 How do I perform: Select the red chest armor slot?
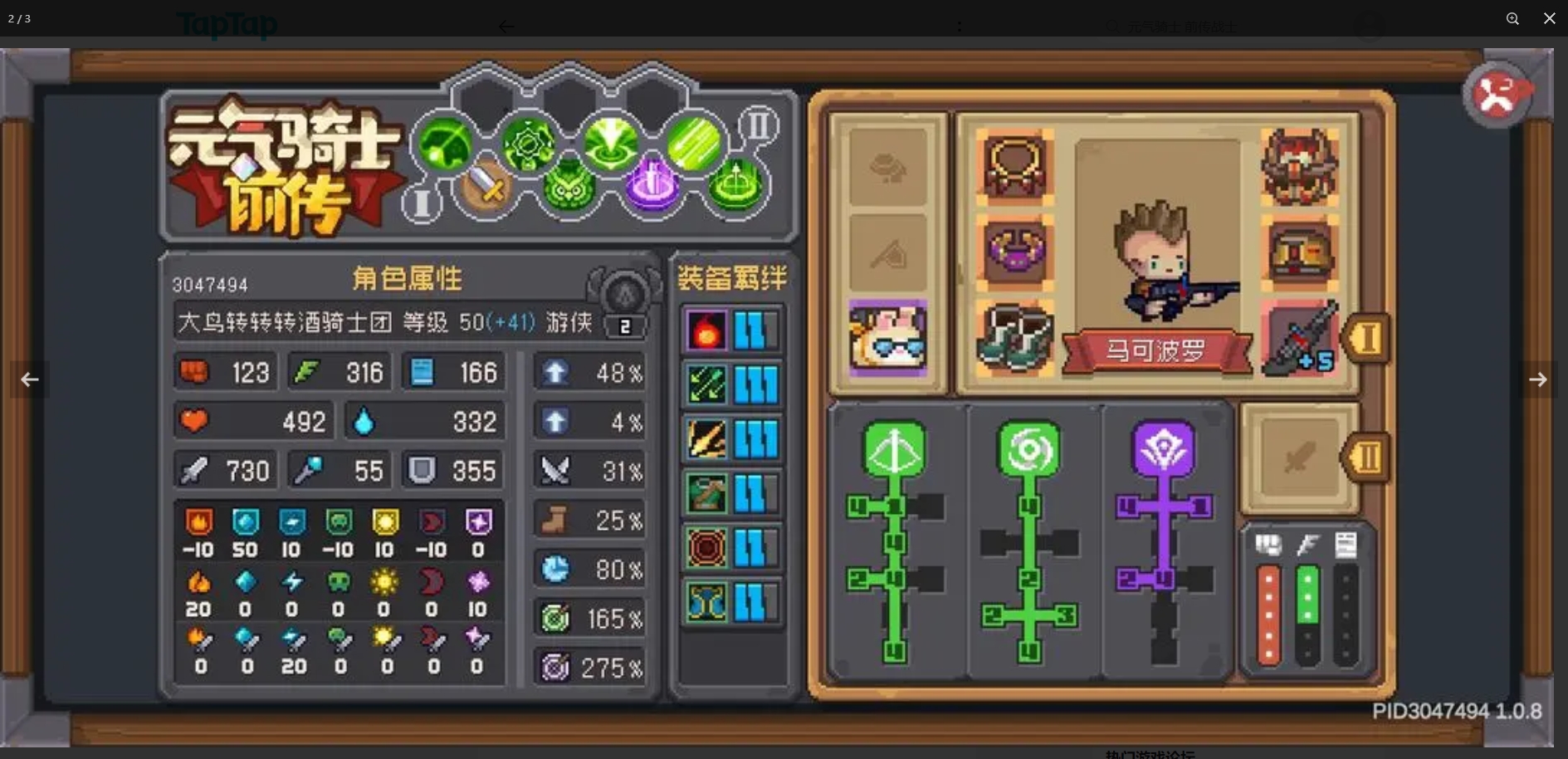1299,251
